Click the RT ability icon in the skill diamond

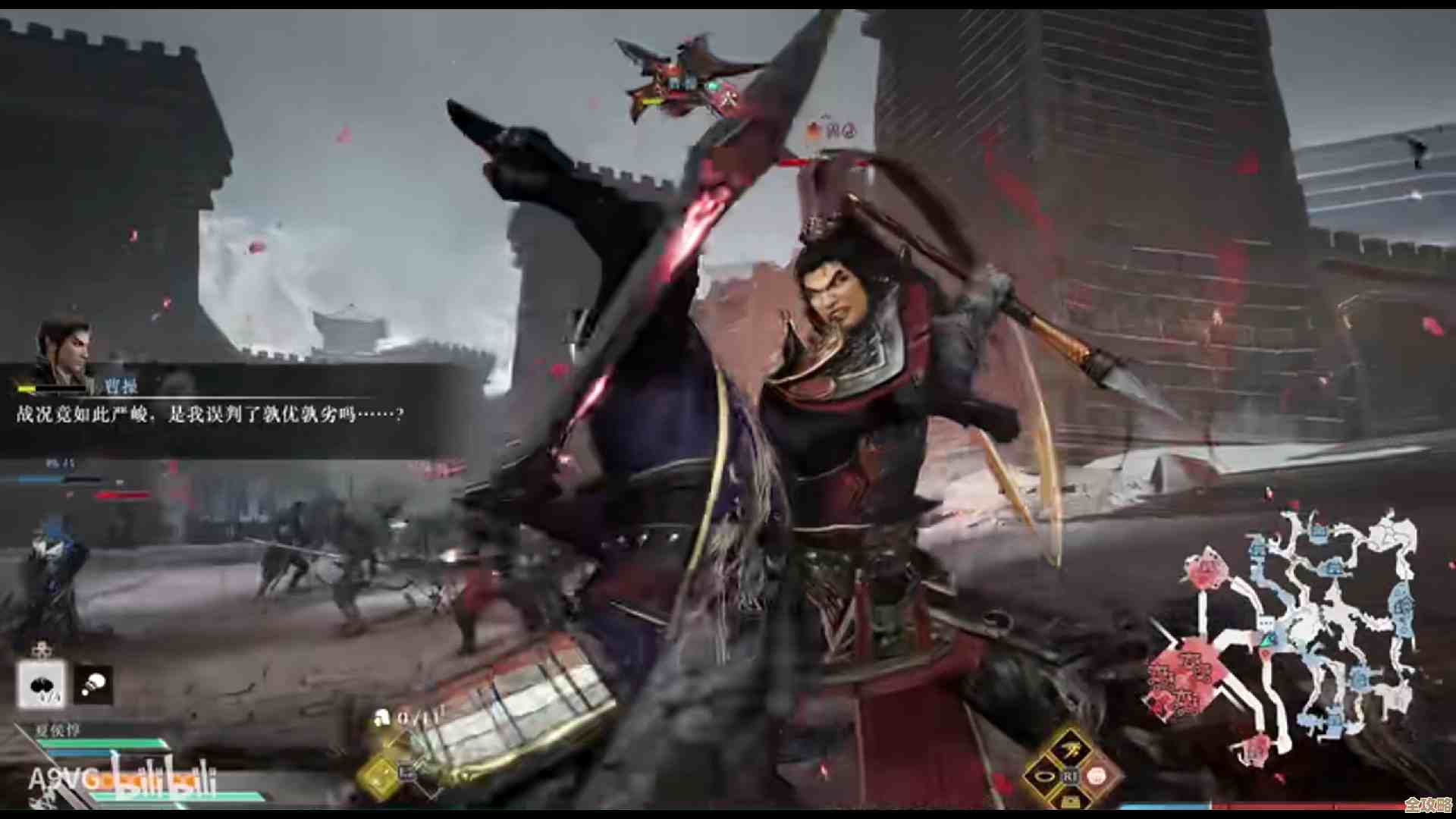tap(1071, 776)
